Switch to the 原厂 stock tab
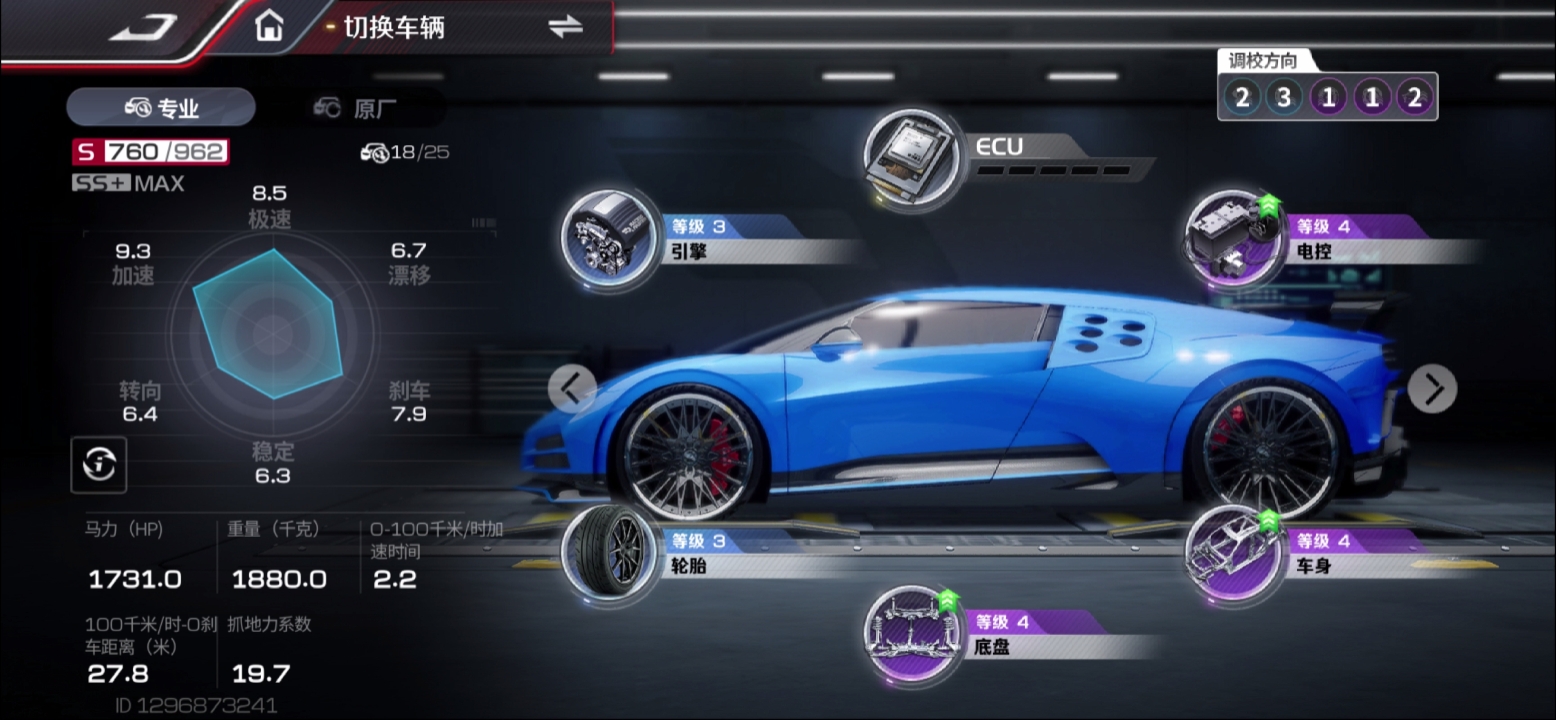Image resolution: width=1556 pixels, height=720 pixels. coord(361,108)
